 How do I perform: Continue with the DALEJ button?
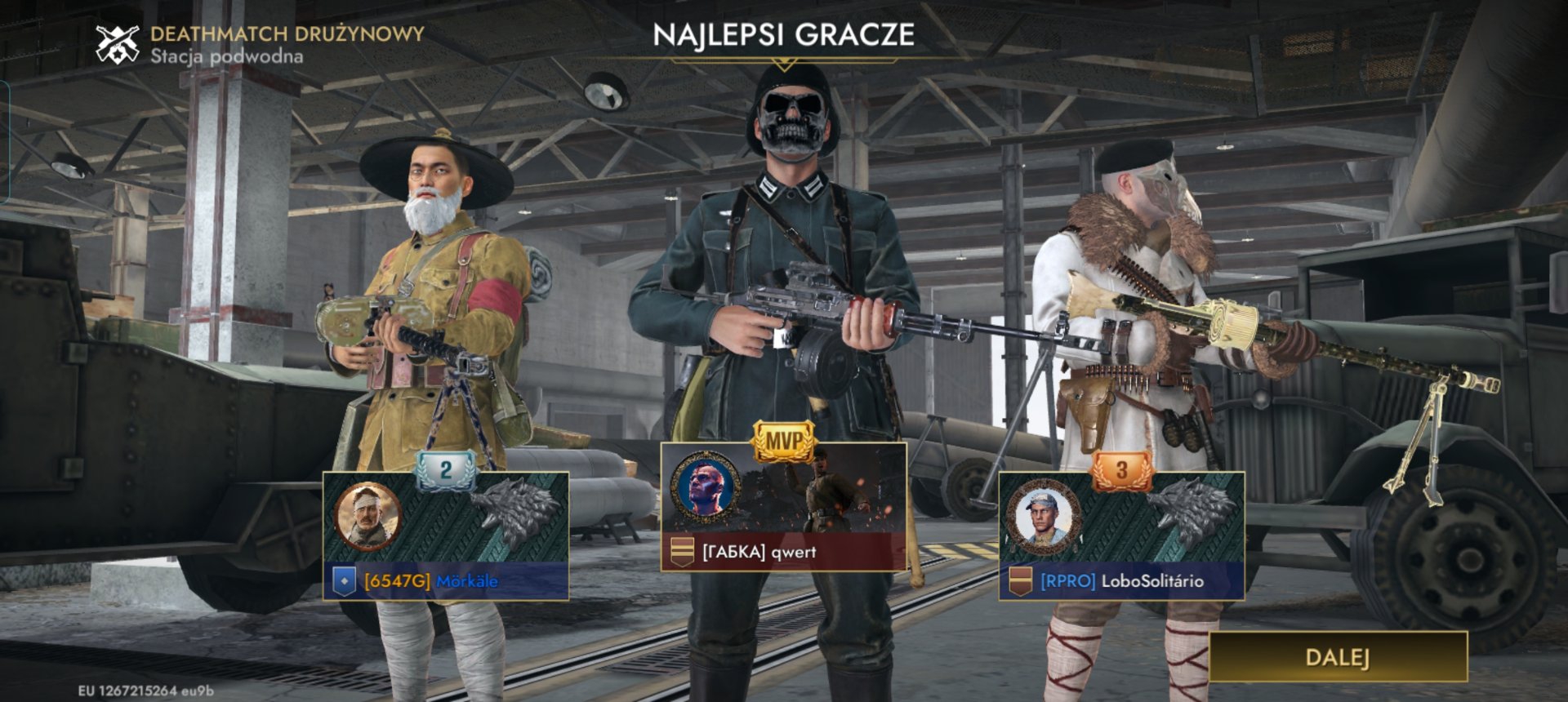click(x=1337, y=657)
